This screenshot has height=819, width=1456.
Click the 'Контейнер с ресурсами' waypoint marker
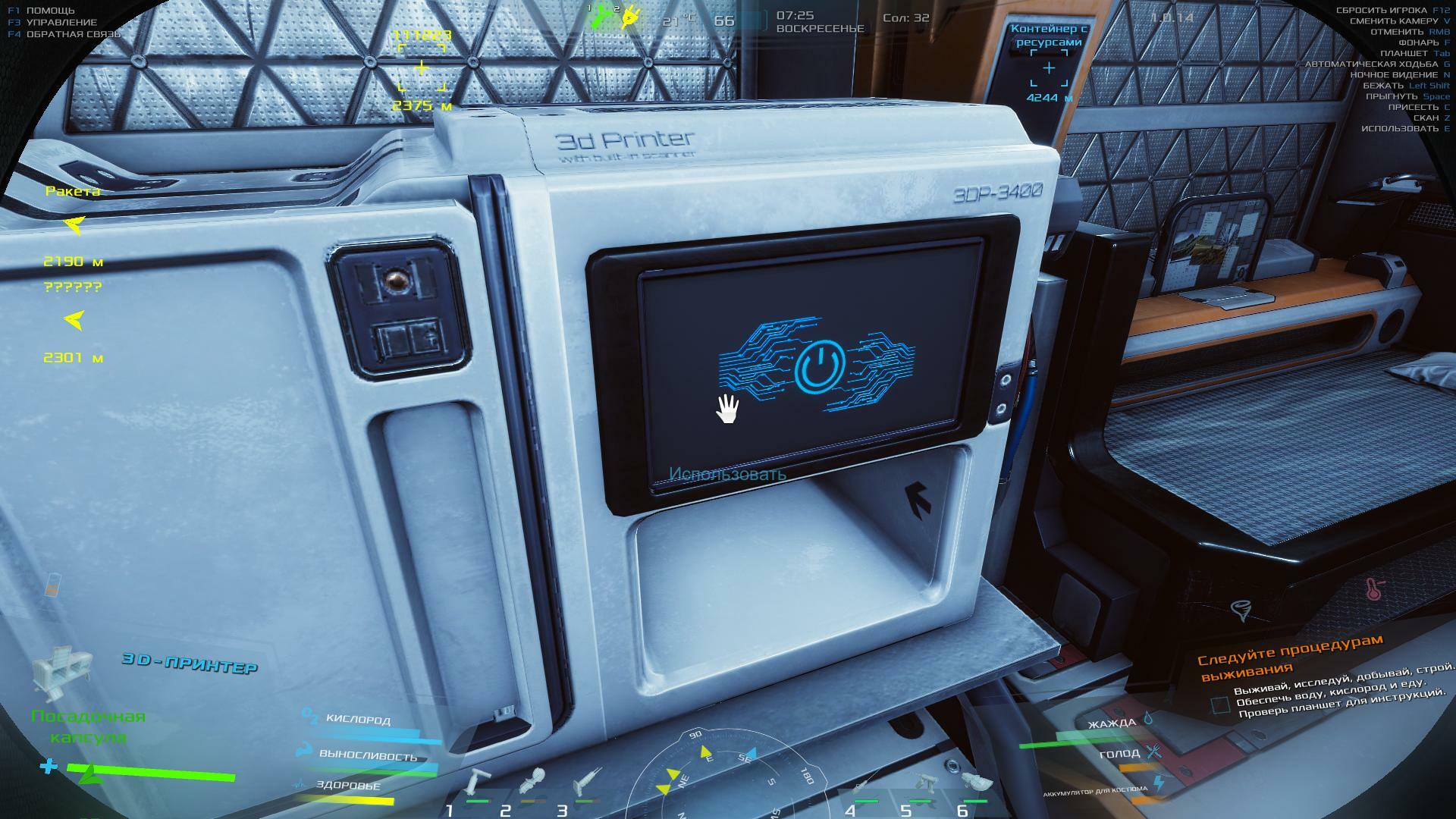tap(1049, 69)
